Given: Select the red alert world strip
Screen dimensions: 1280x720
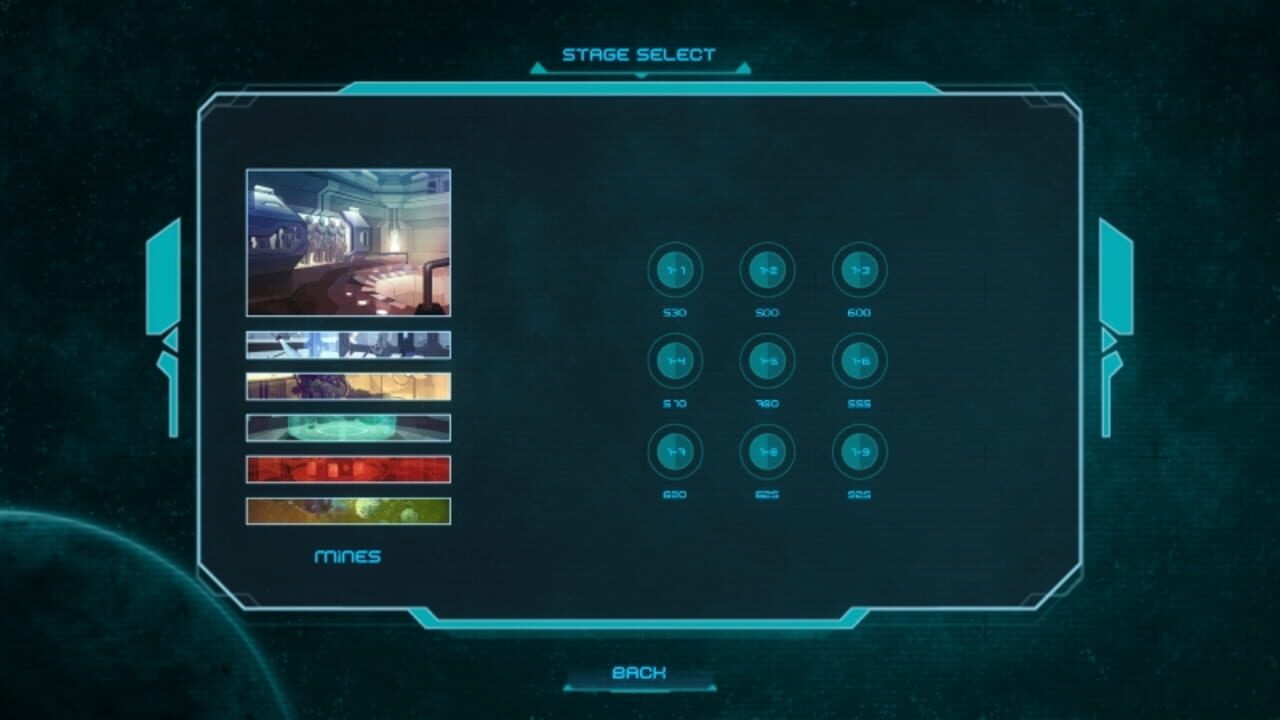Looking at the screenshot, I should click(348, 469).
